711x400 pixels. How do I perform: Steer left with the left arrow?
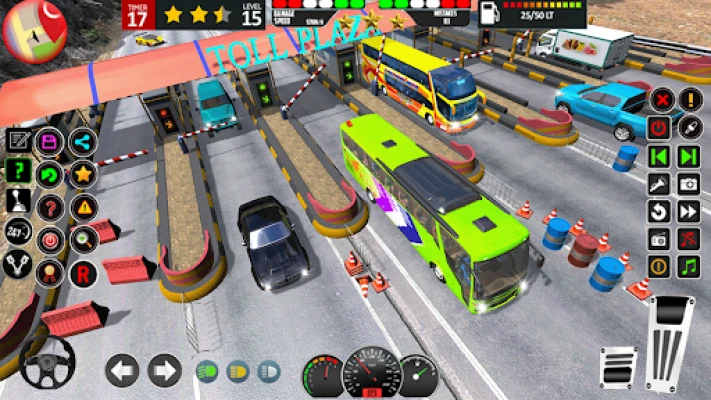click(122, 371)
